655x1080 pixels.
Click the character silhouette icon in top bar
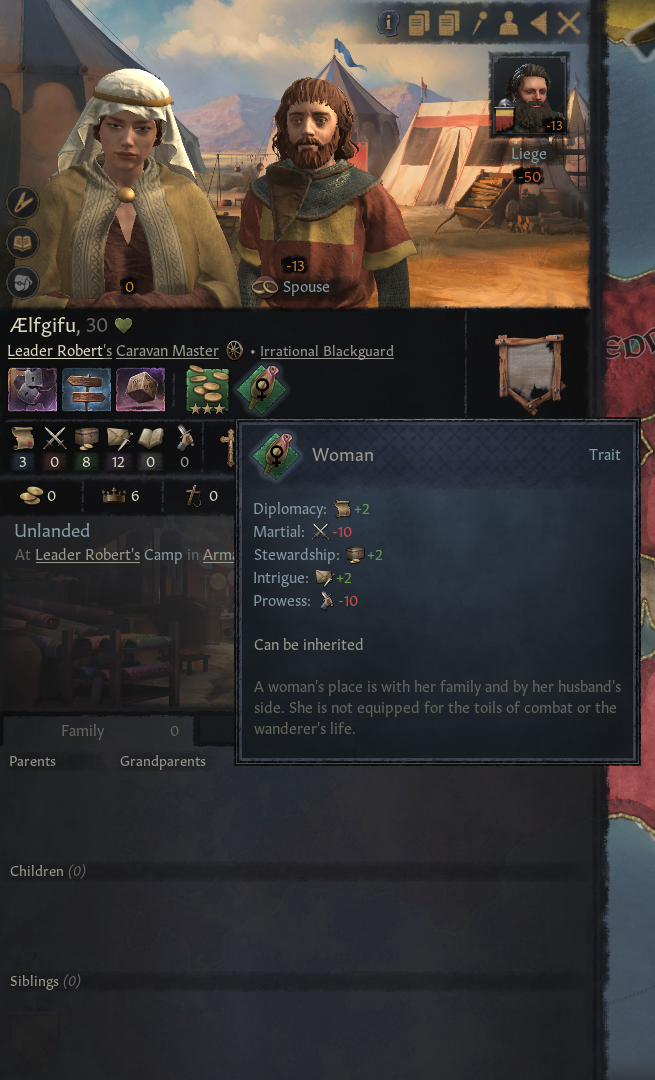[x=509, y=24]
